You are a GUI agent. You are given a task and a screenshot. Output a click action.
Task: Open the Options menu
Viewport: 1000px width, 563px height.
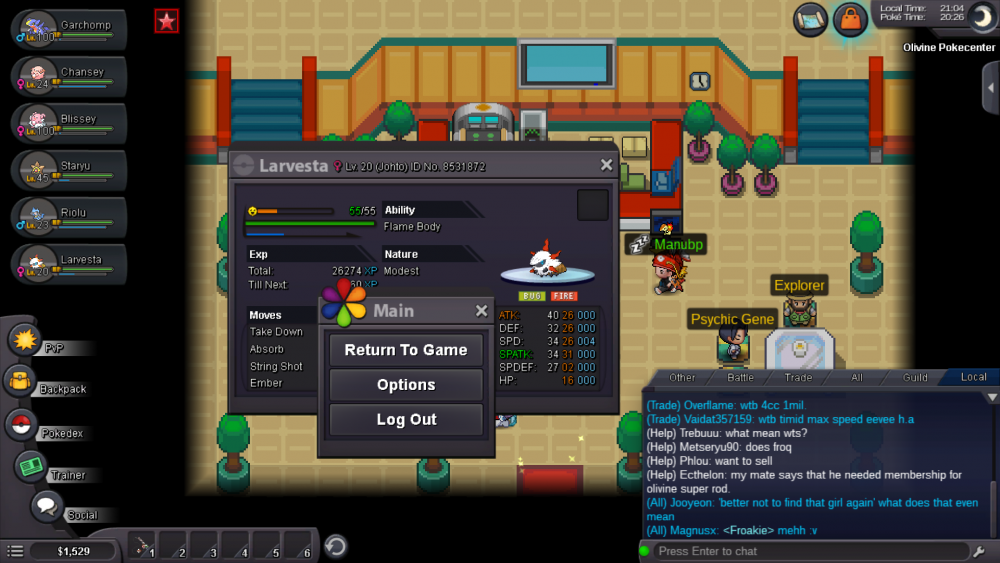(x=406, y=385)
